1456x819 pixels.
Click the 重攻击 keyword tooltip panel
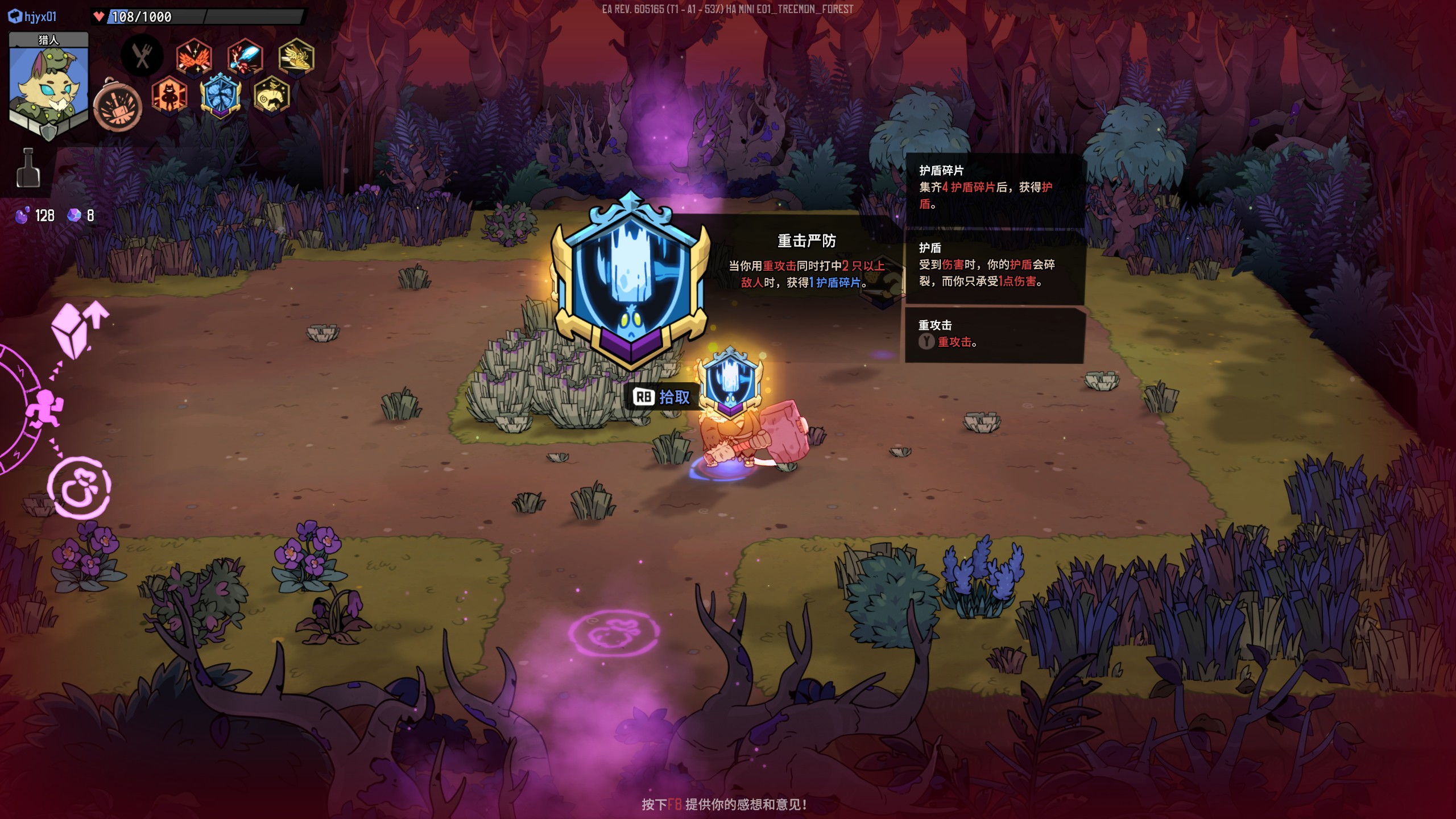[994, 334]
